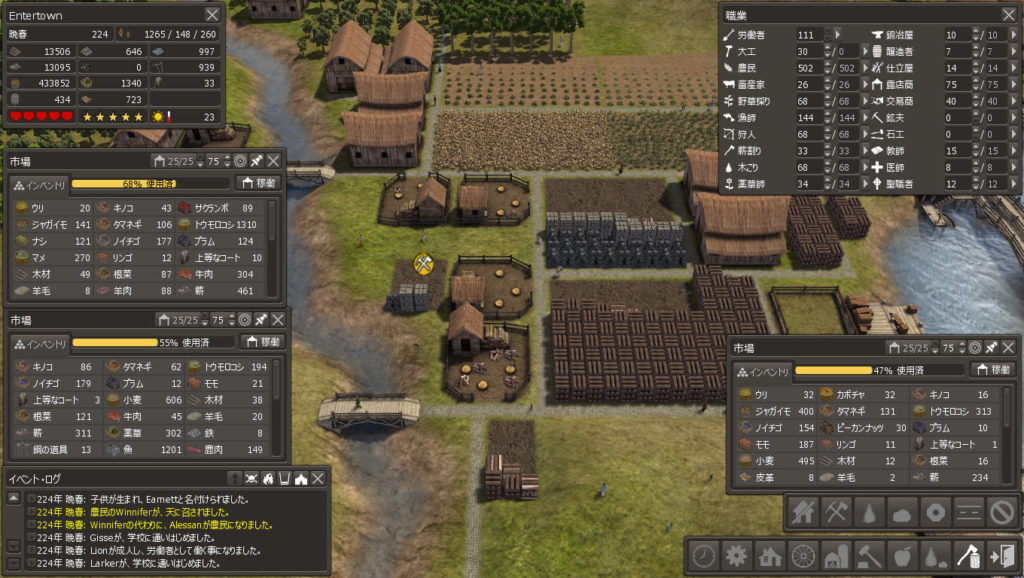The width and height of the screenshot is (1024, 578).
Task: Select インベントリ tab in the 55% market
Action: point(39,342)
